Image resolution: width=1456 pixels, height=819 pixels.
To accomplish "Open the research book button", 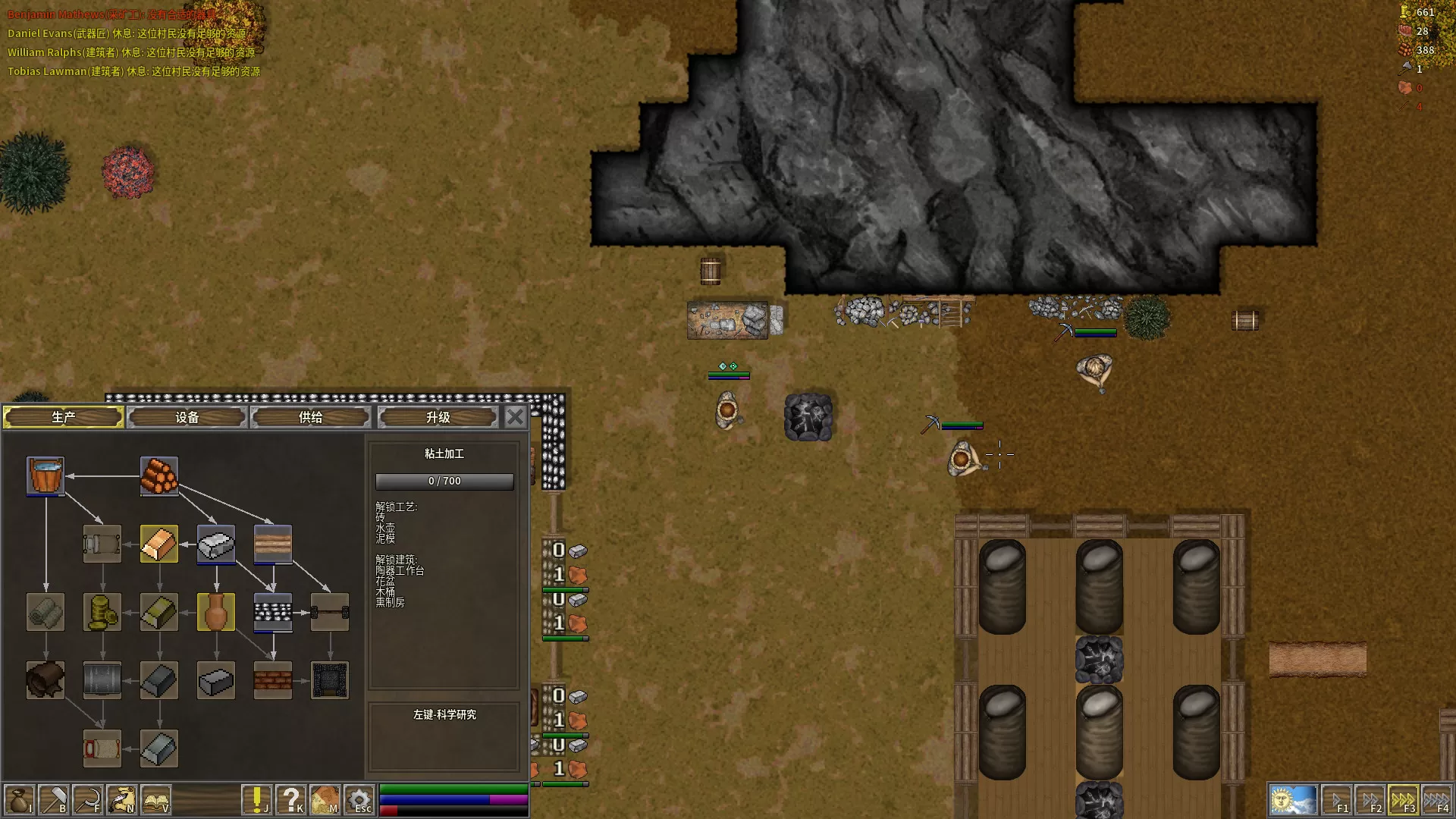I will (x=155, y=800).
